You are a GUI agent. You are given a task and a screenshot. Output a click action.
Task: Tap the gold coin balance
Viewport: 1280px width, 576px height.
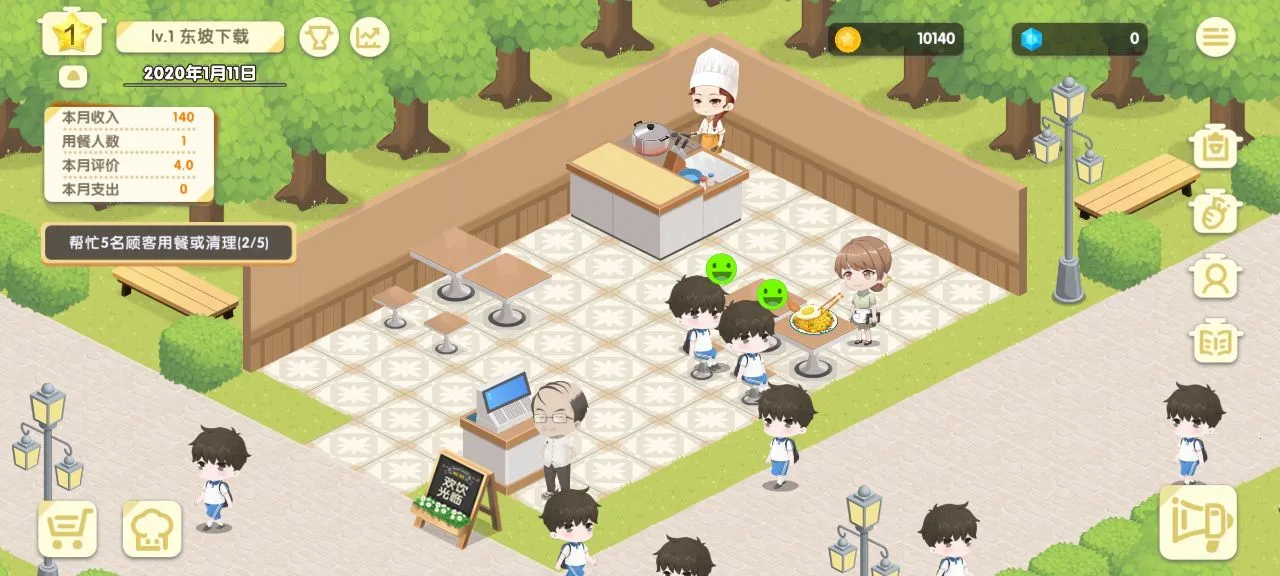click(x=896, y=40)
